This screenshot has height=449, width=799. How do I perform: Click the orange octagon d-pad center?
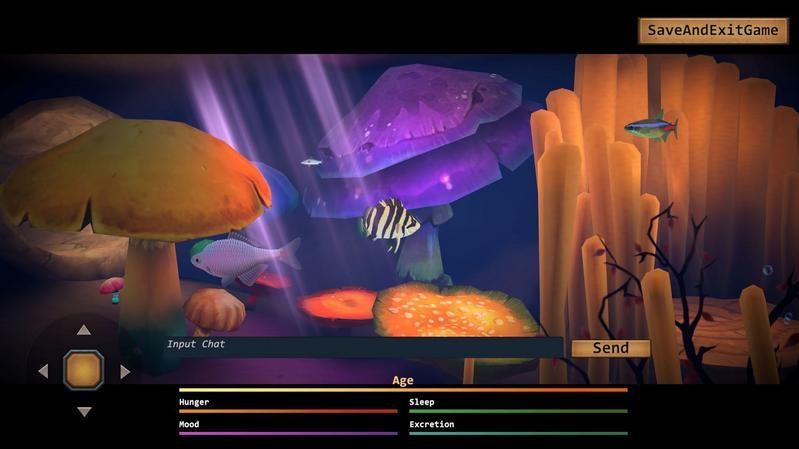click(x=84, y=370)
